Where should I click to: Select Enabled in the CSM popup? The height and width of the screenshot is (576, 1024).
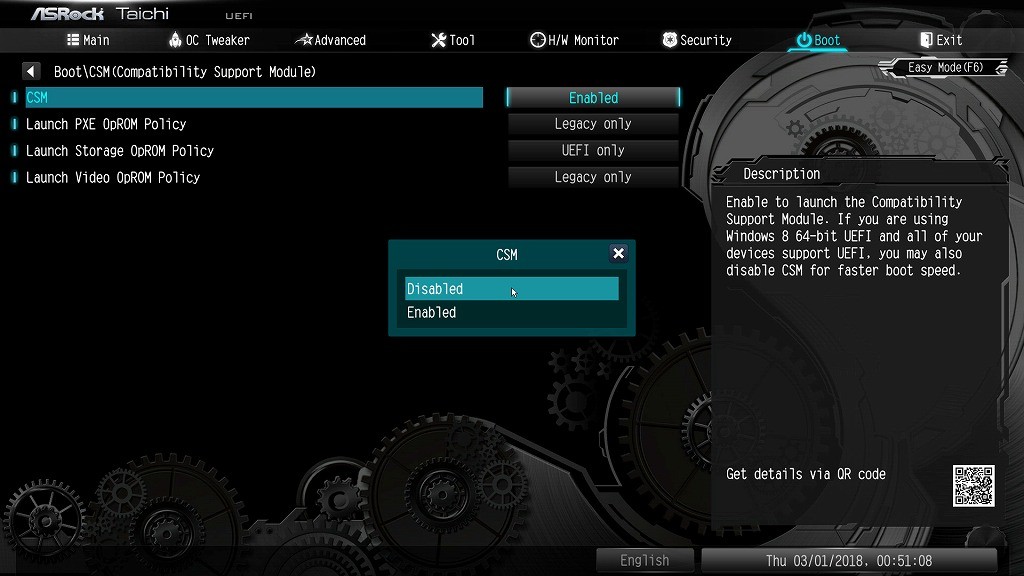tap(511, 313)
